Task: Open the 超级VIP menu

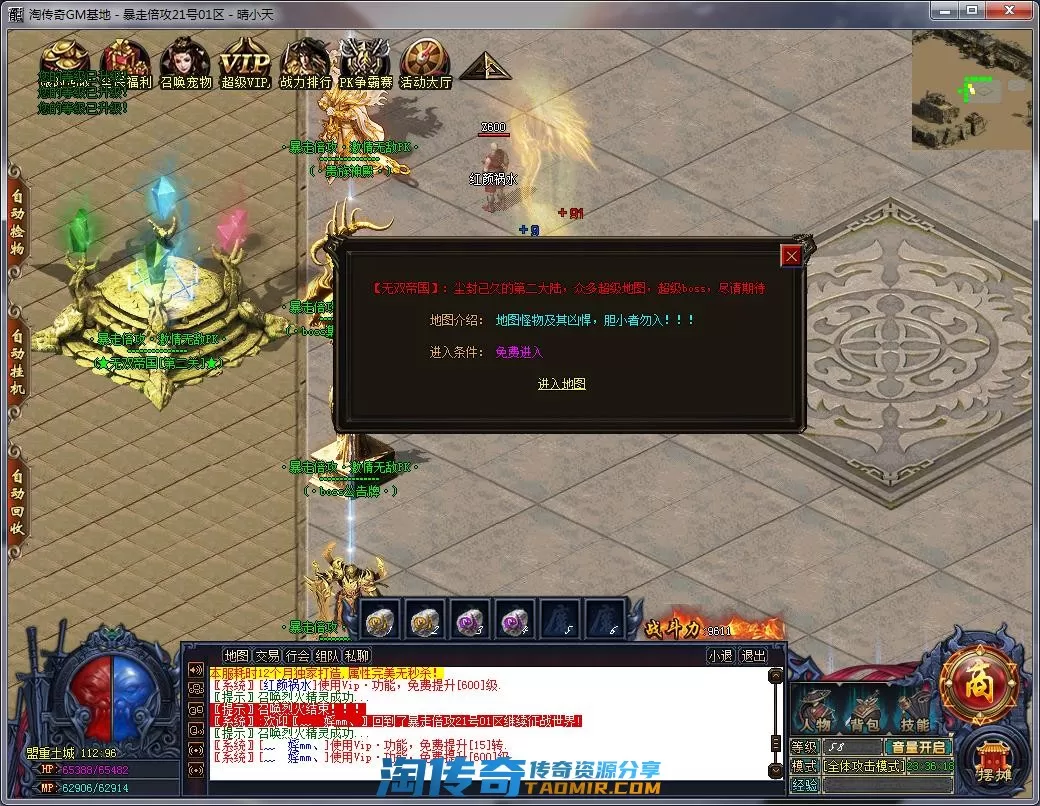Action: coord(245,64)
